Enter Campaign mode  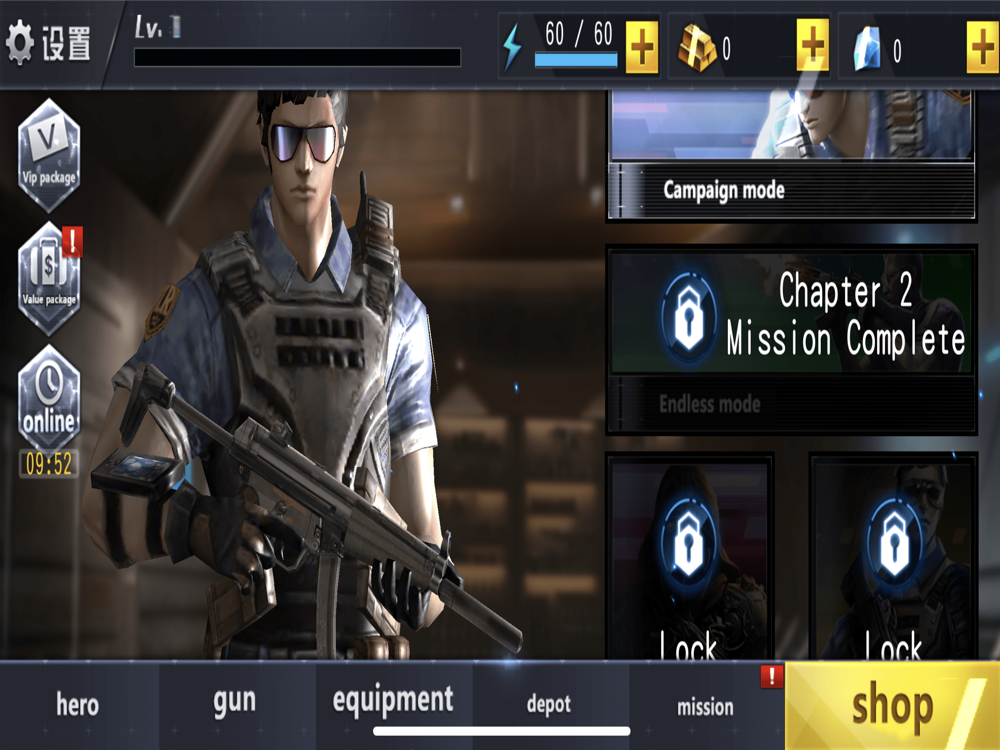tap(790, 160)
